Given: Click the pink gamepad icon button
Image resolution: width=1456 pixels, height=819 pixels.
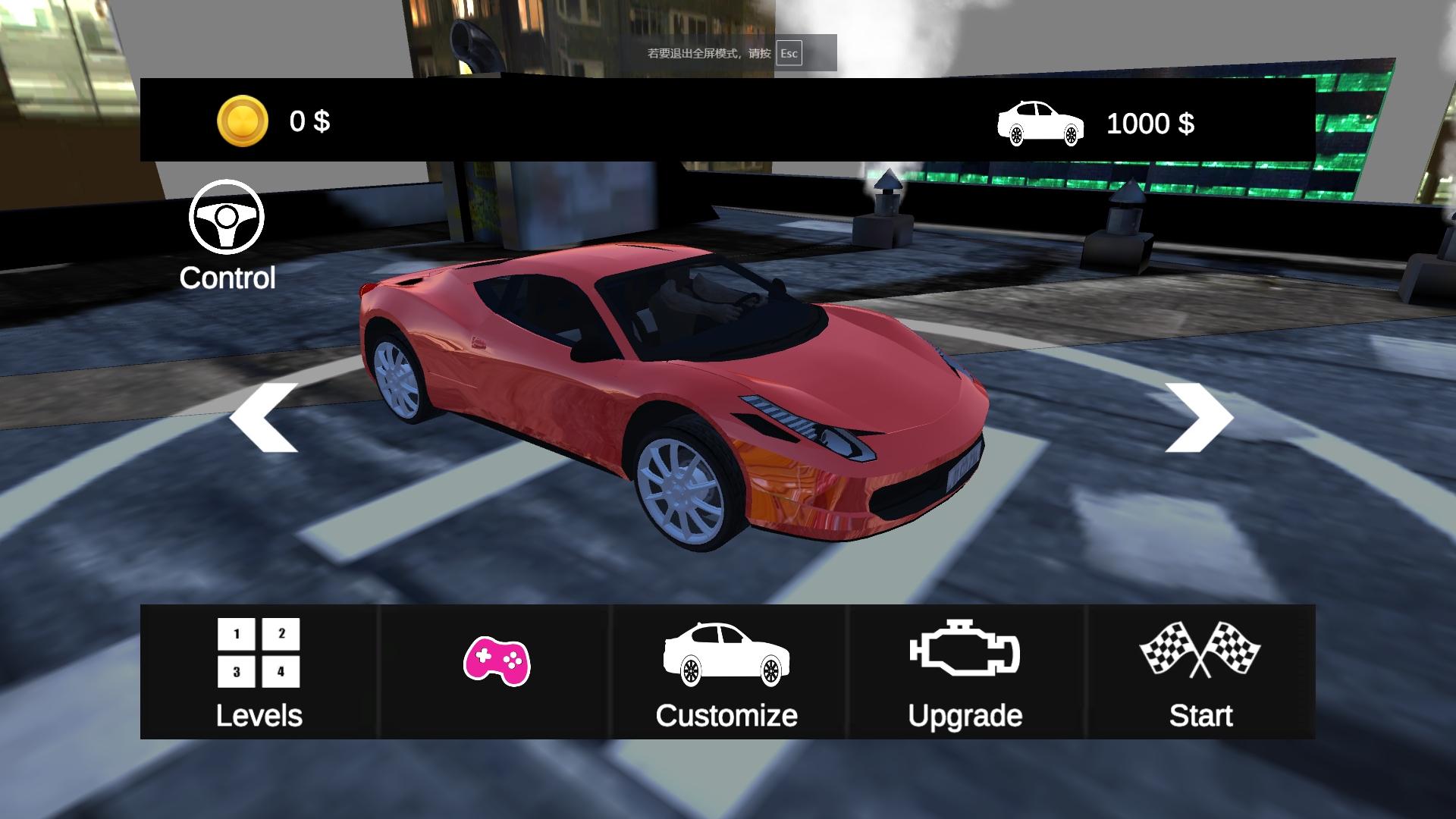Looking at the screenshot, I should coord(497,662).
